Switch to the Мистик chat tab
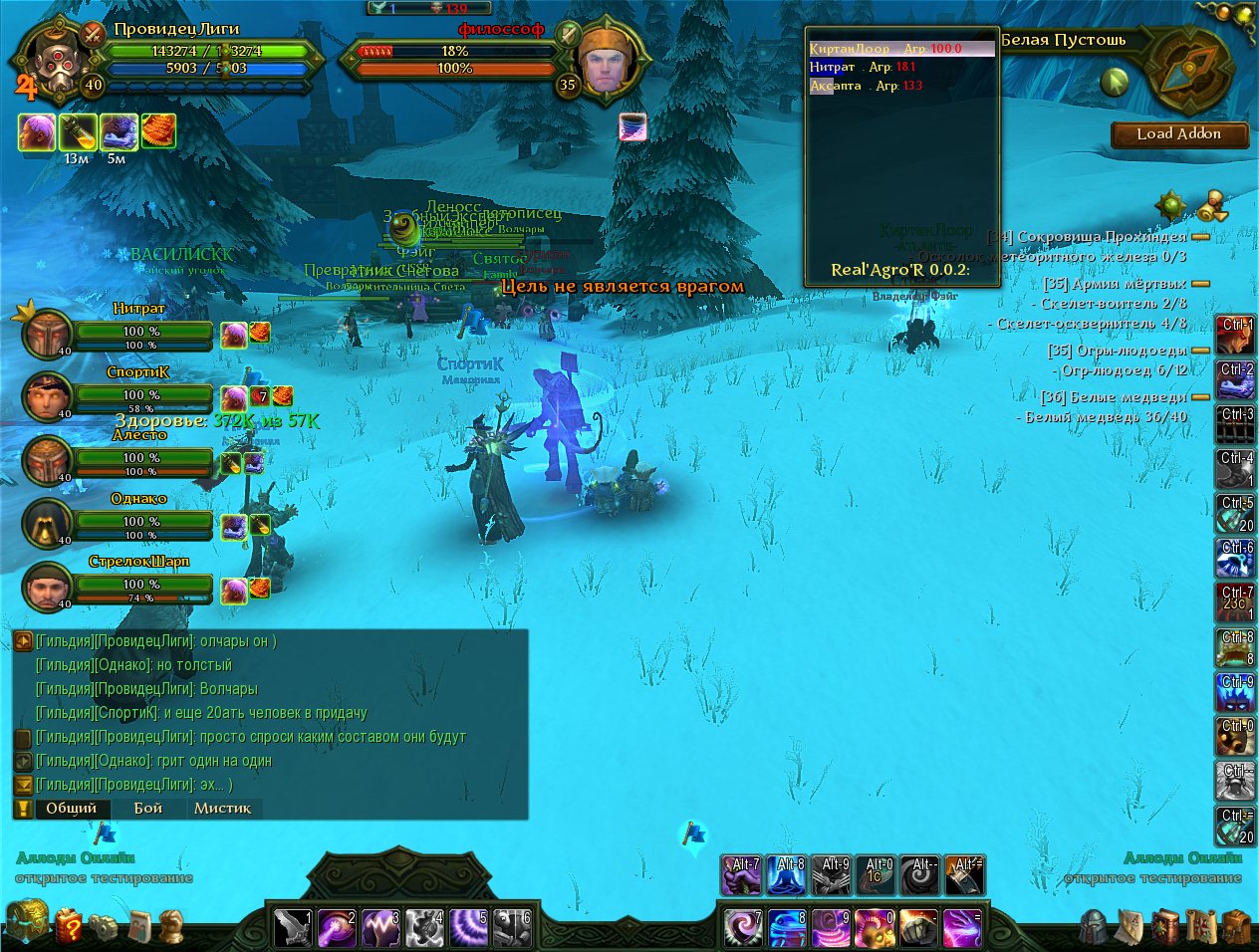Image resolution: width=1259 pixels, height=952 pixels. 222,809
